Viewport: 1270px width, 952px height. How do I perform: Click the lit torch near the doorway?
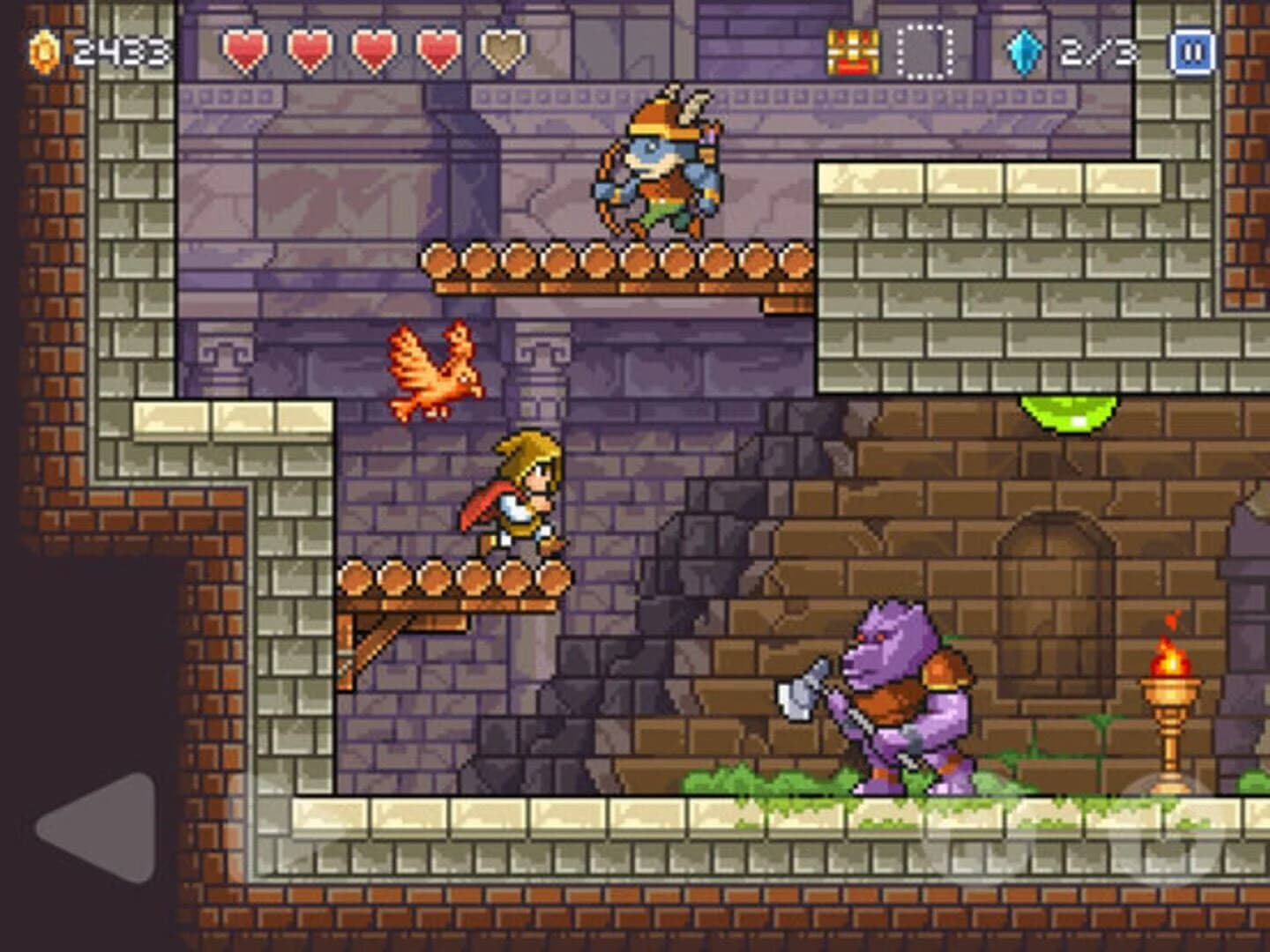point(1173,696)
